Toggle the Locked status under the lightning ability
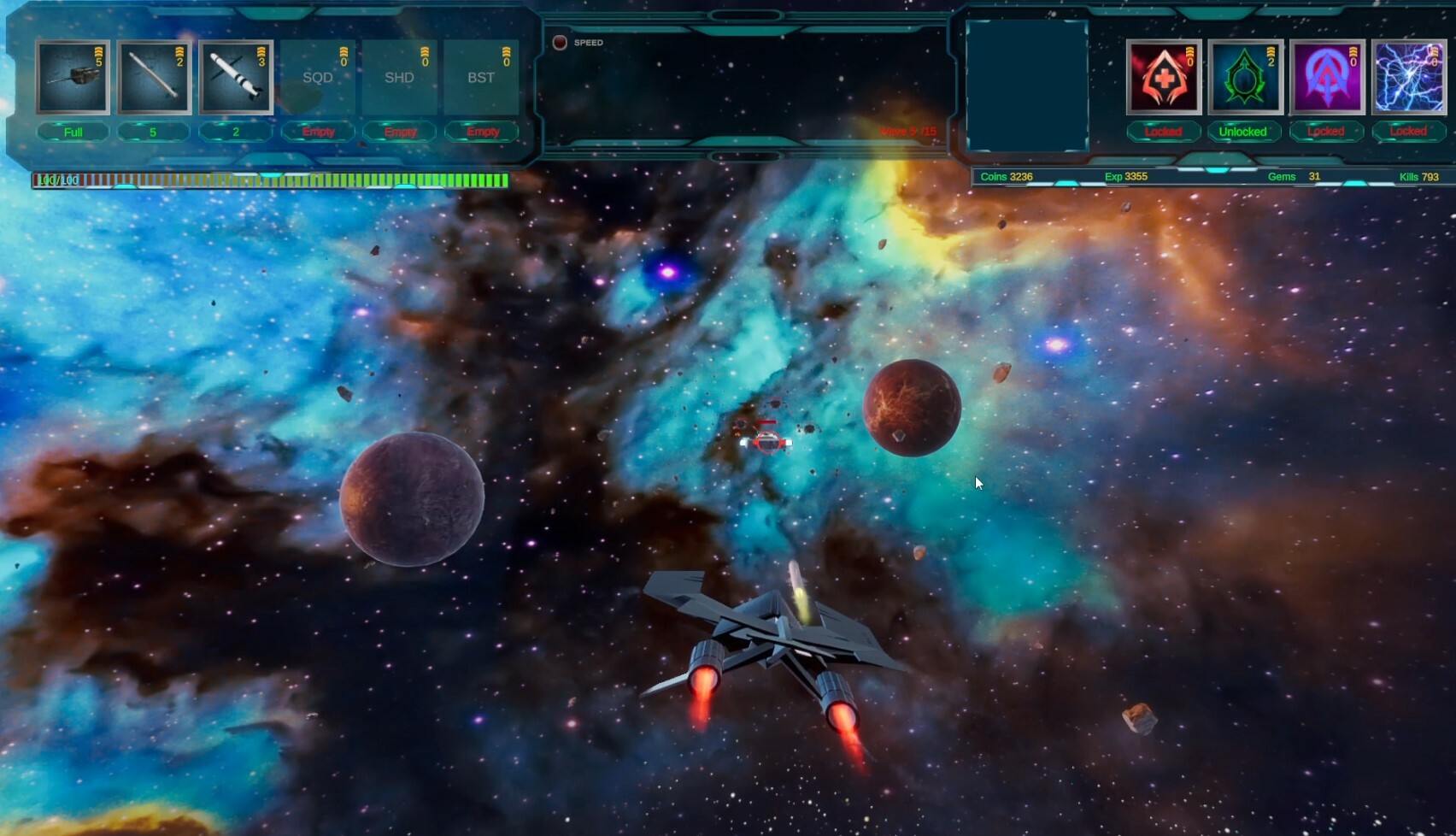Image resolution: width=1456 pixels, height=836 pixels. click(1406, 132)
